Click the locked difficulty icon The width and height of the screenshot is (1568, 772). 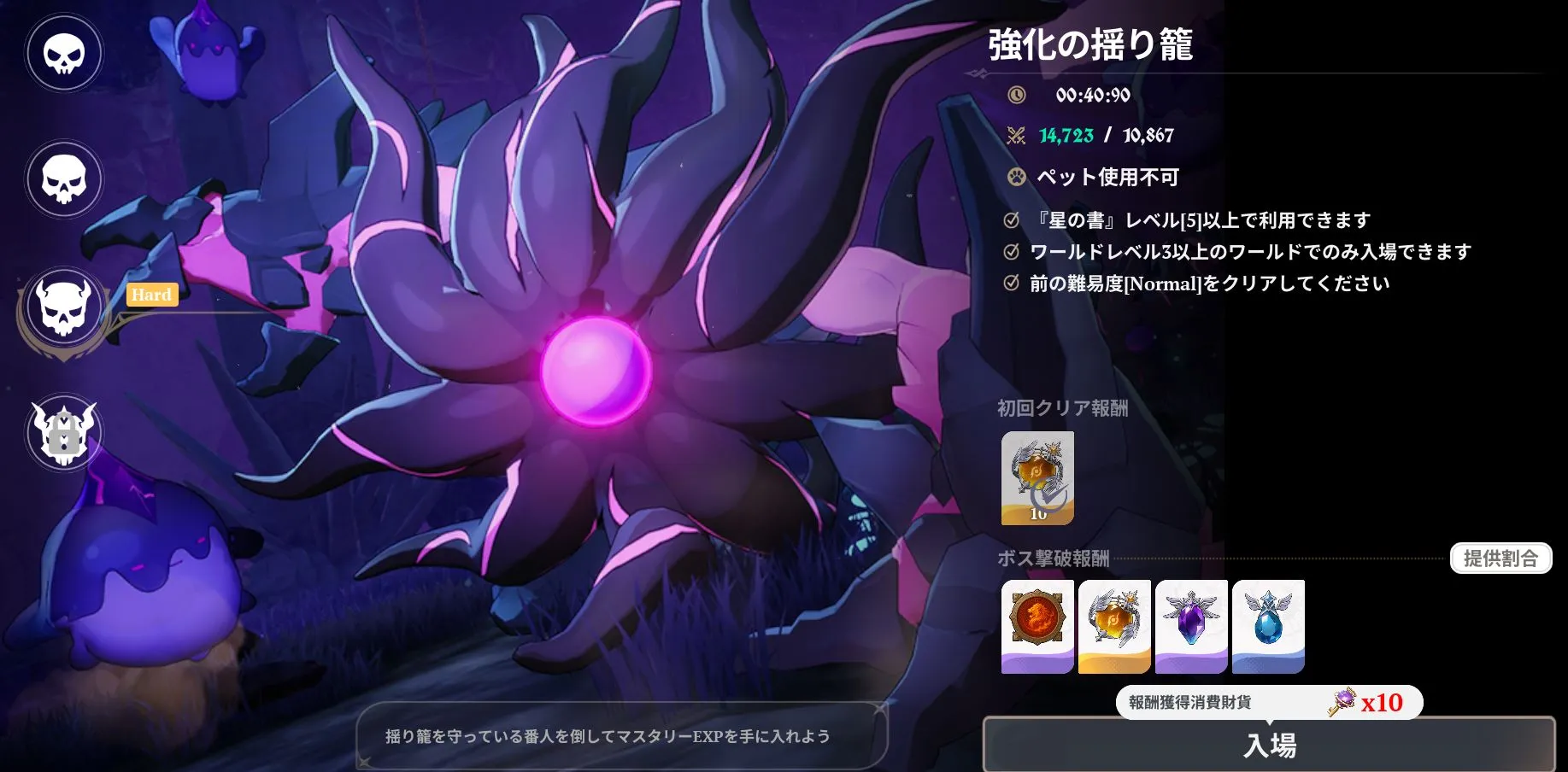pyautogui.click(x=63, y=433)
